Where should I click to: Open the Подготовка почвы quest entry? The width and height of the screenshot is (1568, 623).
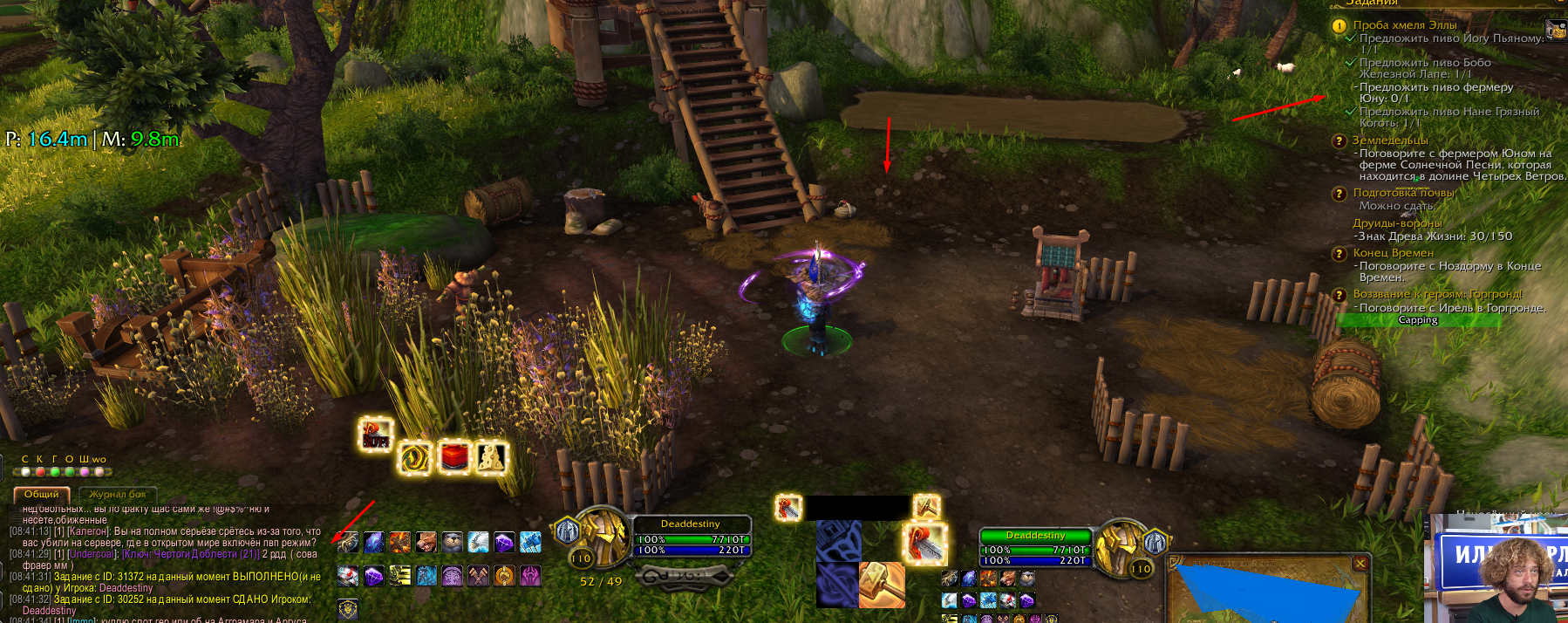(x=1403, y=193)
